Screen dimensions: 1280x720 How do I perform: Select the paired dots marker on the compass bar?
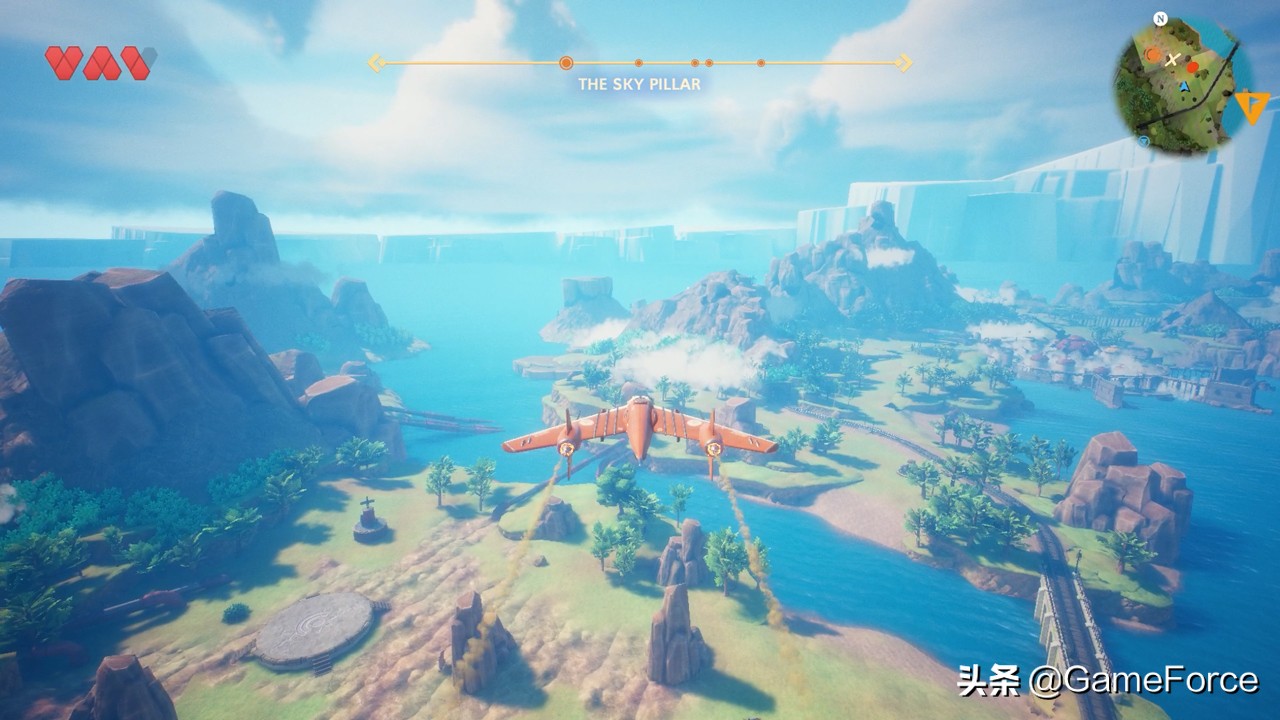pos(701,62)
